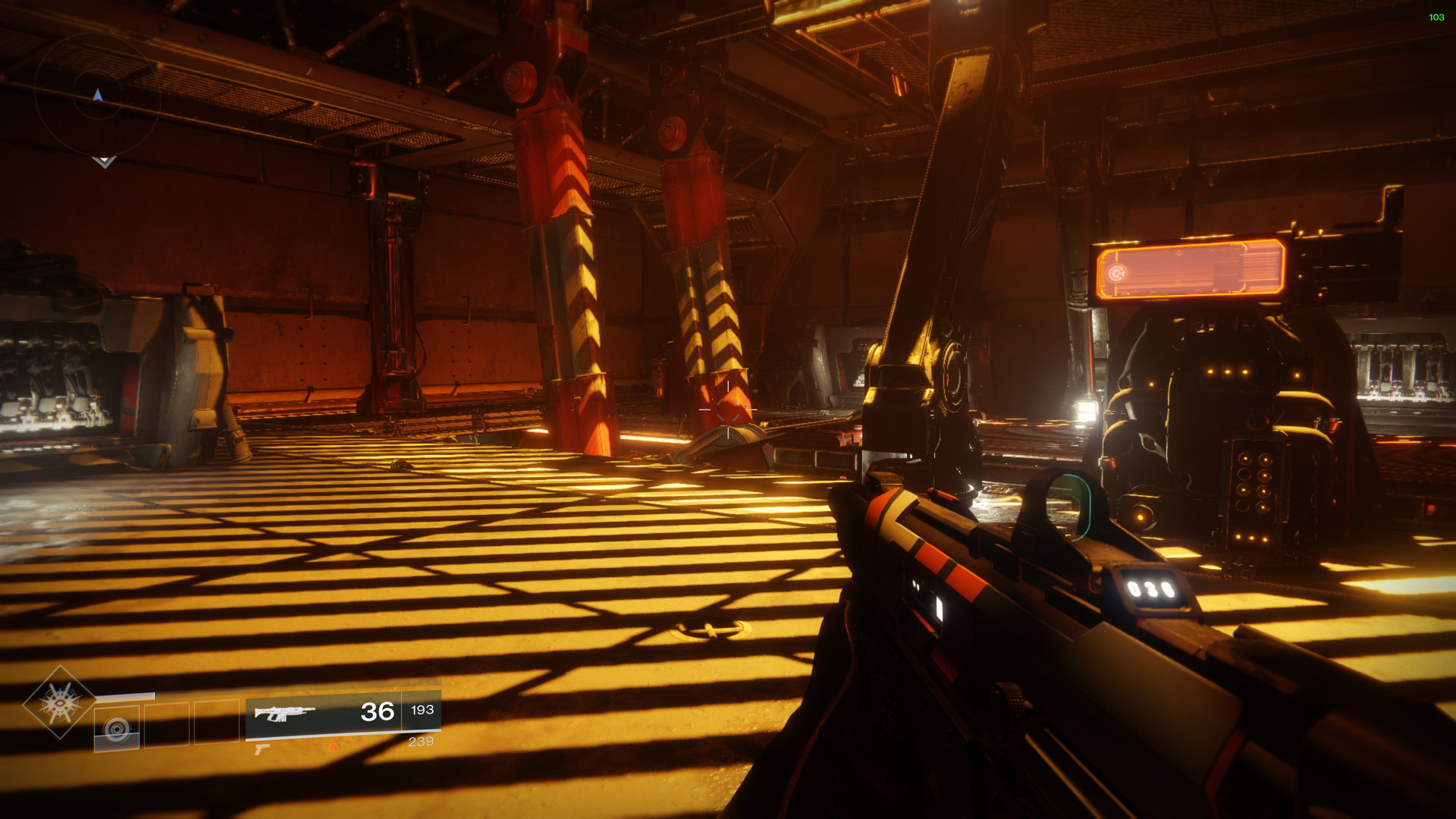Screen dimensions: 1456x819
Task: Click the white waypoint chevron below the radar
Action: 105,162
